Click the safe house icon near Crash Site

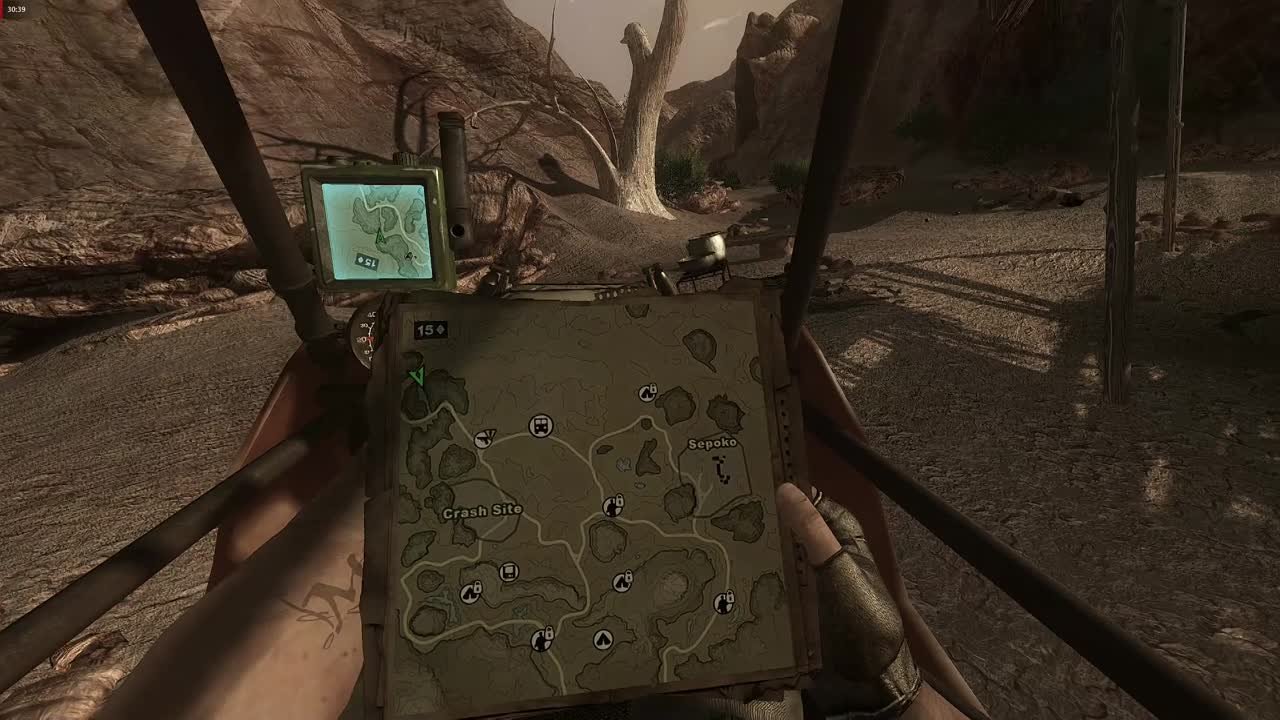(472, 593)
